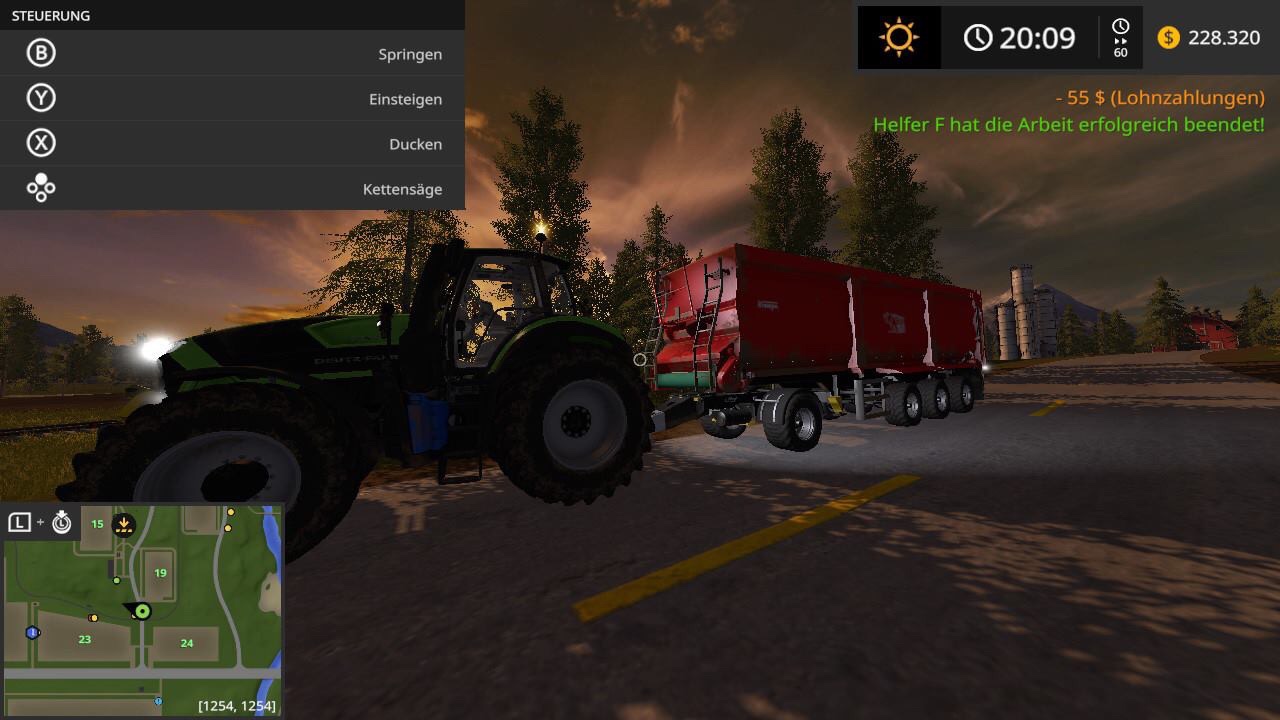This screenshot has width=1280, height=720.
Task: Select field 23 on the minimap
Action: click(85, 639)
